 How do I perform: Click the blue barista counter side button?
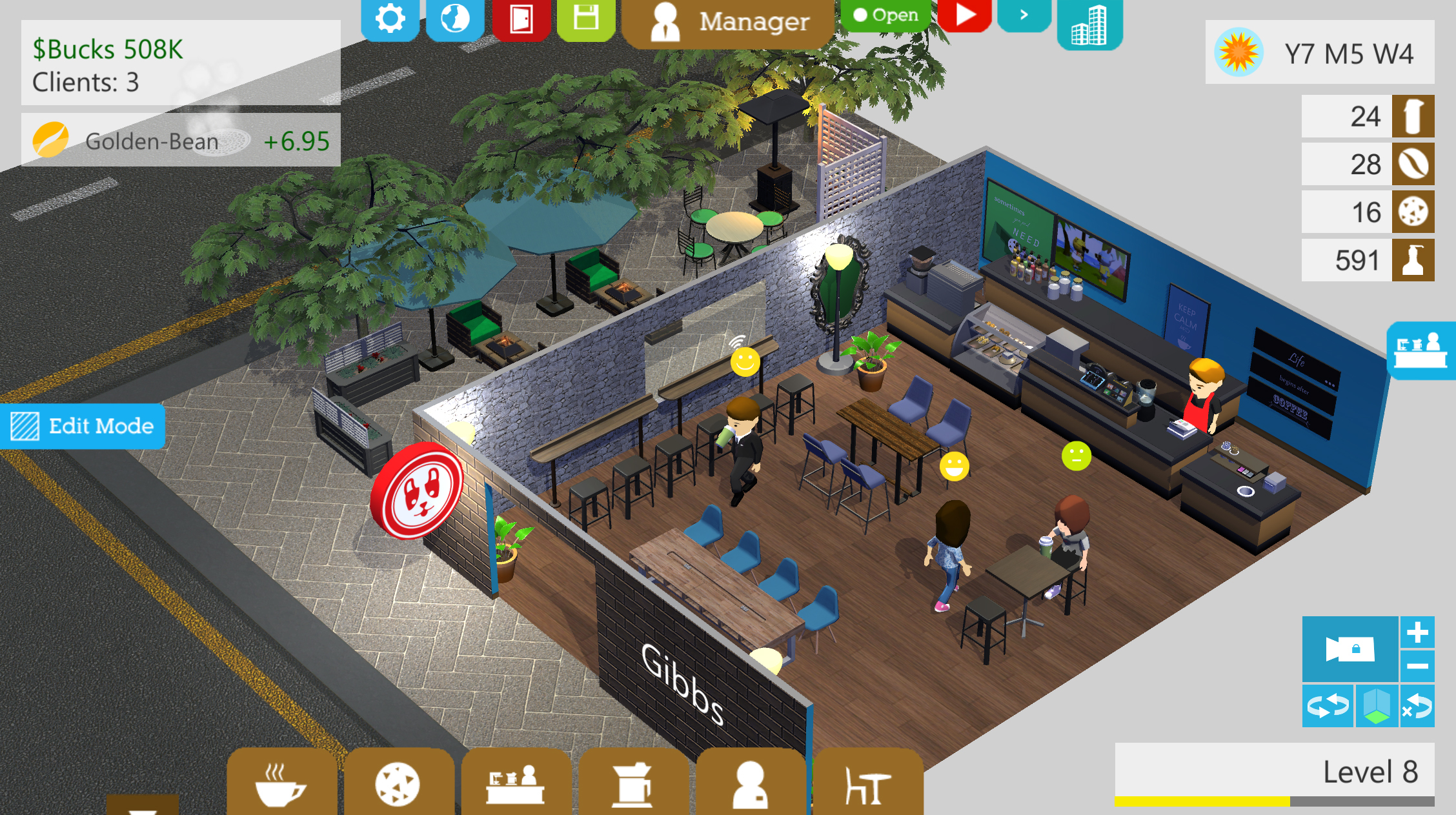point(1421,350)
